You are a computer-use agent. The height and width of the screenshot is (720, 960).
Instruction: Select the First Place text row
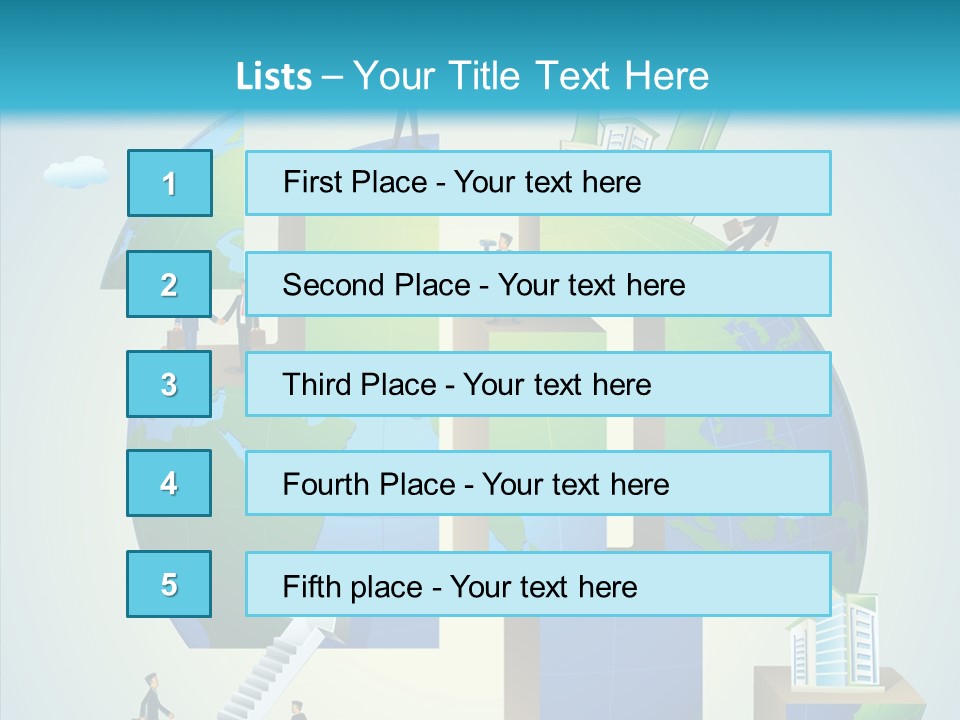(538, 183)
